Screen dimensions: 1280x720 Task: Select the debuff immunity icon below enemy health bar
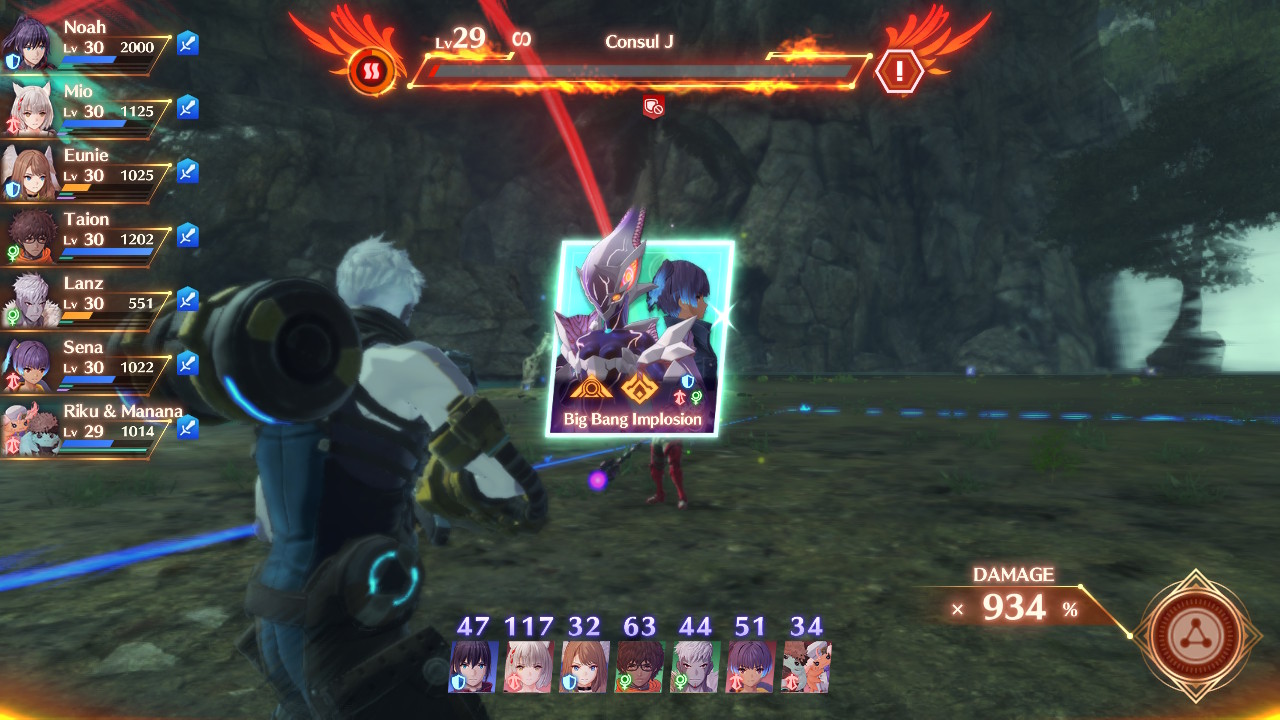click(655, 107)
